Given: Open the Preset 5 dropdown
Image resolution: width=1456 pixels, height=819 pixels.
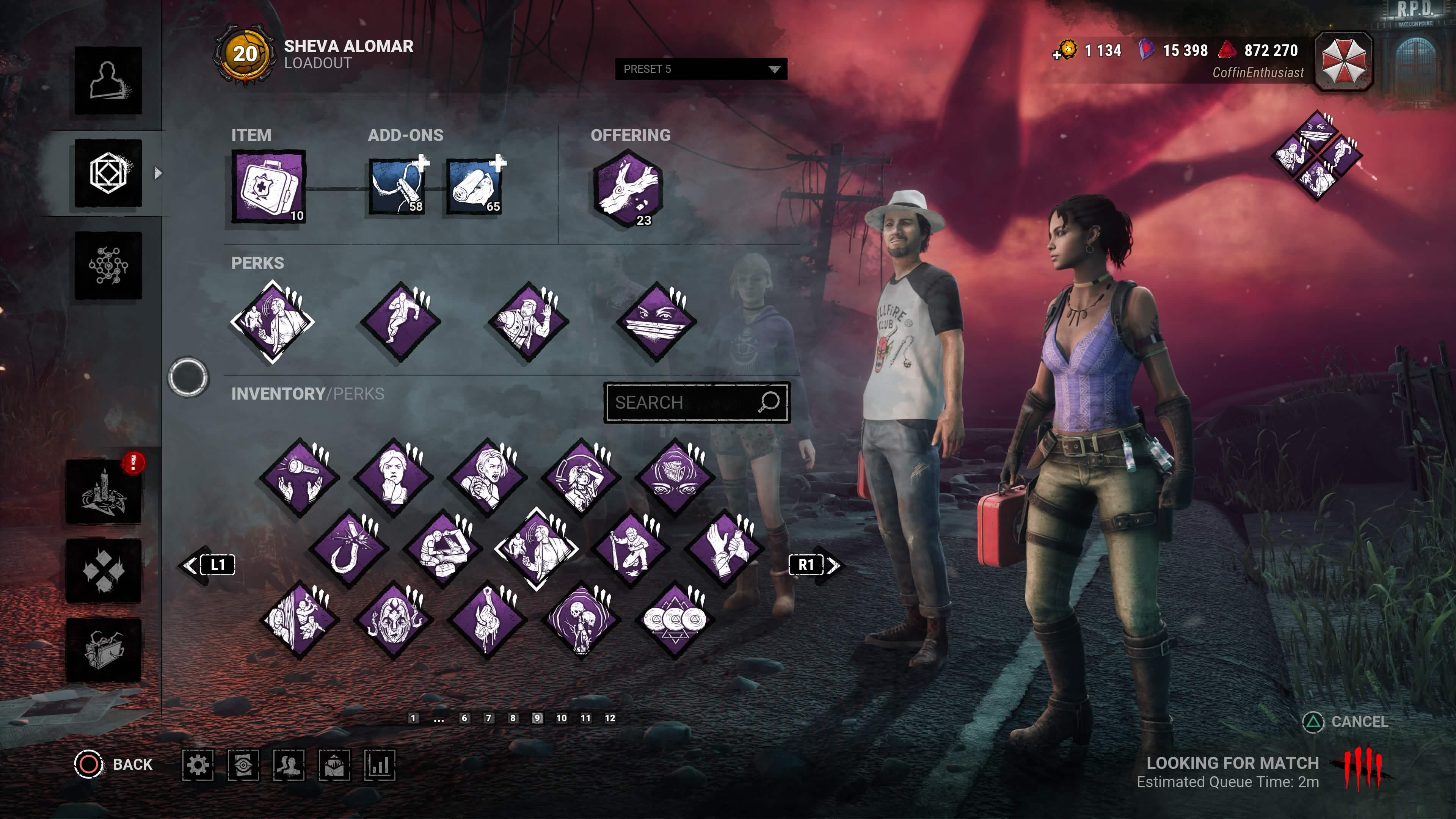Looking at the screenshot, I should coord(701,69).
